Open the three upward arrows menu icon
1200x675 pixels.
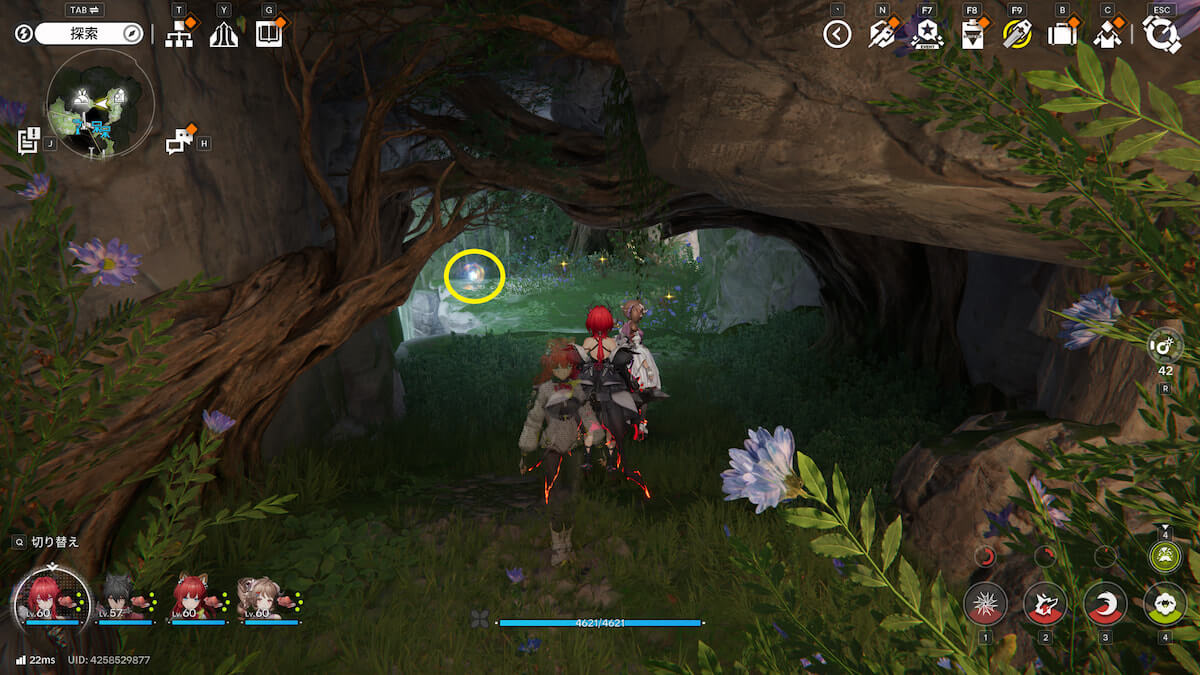[224, 35]
